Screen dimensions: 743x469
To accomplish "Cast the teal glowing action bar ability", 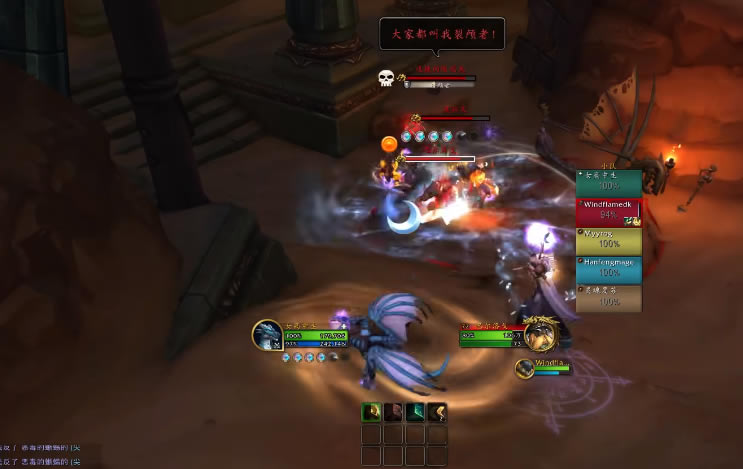I will click(x=415, y=411).
